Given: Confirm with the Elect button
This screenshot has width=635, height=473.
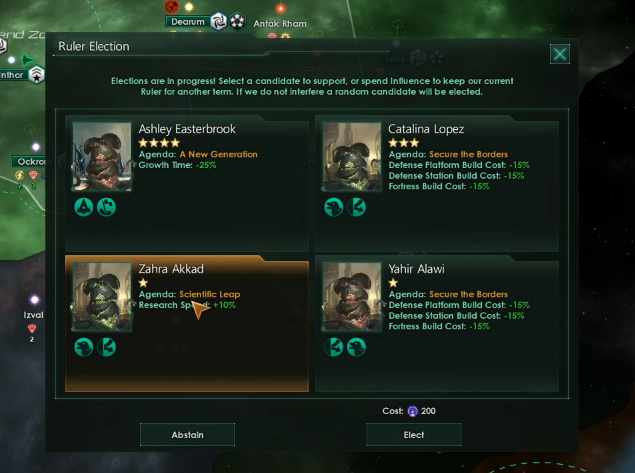Looking at the screenshot, I should (x=413, y=434).
